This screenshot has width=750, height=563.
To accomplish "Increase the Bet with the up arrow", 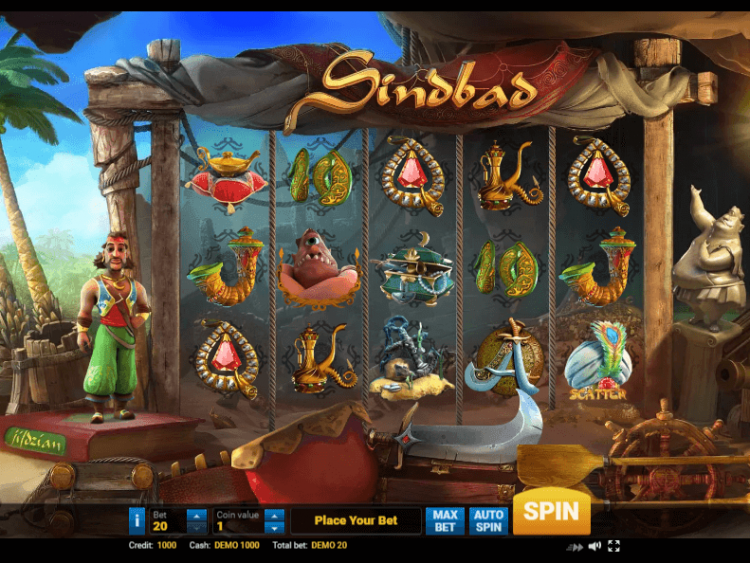I will (x=197, y=515).
